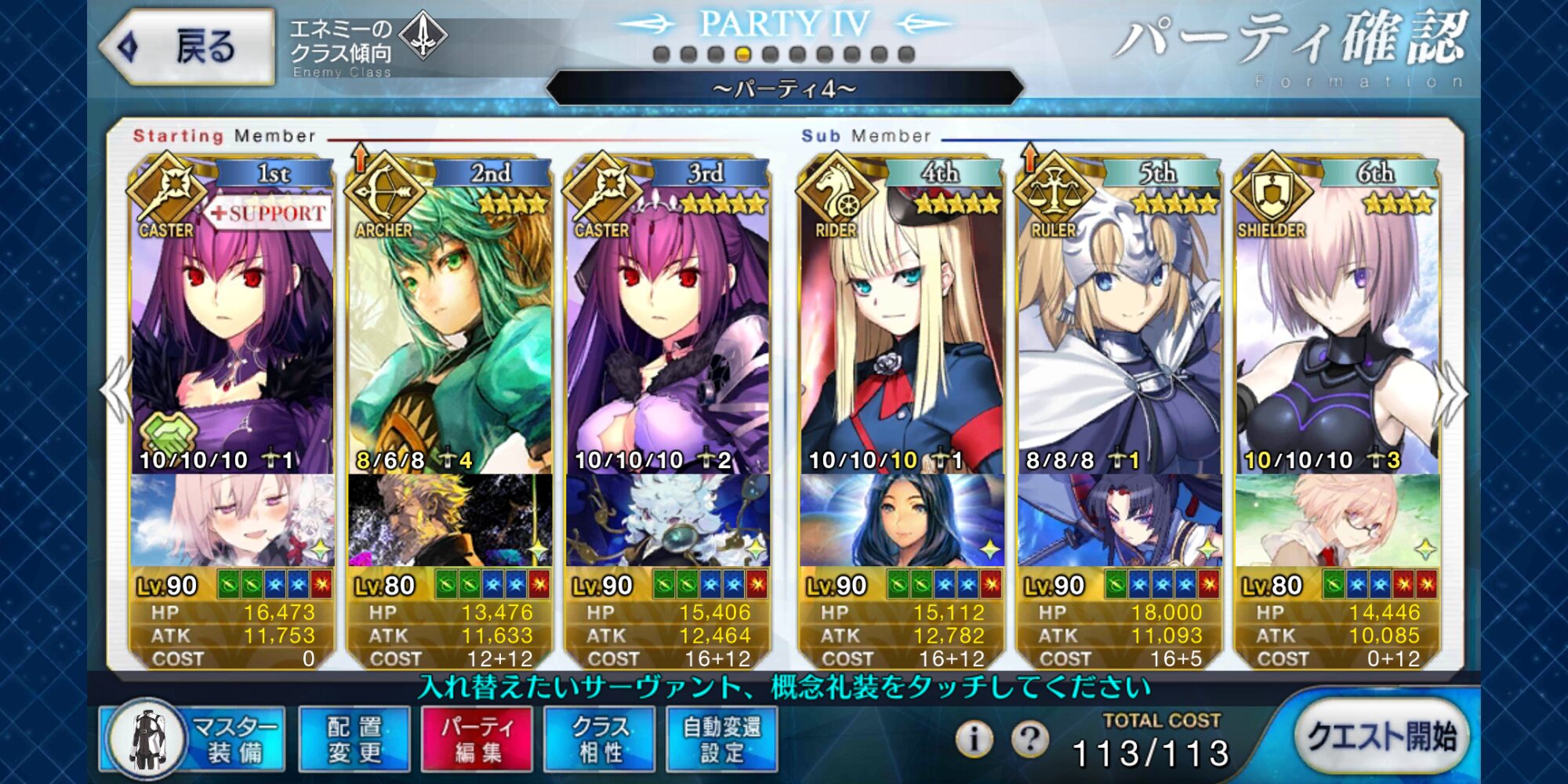Screen dimensions: 1568x784
Task: Go back with the 戻る button
Action: pyautogui.click(x=188, y=47)
